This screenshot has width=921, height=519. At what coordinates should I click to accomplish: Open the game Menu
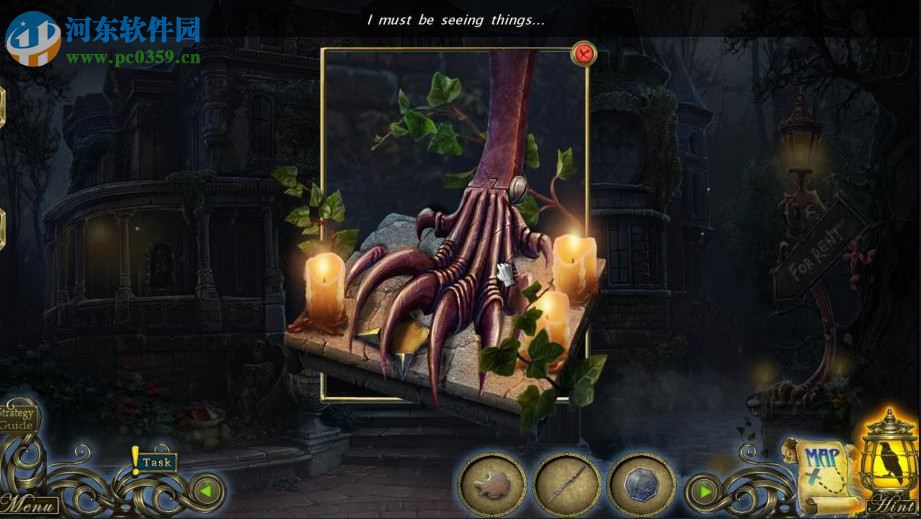point(27,503)
